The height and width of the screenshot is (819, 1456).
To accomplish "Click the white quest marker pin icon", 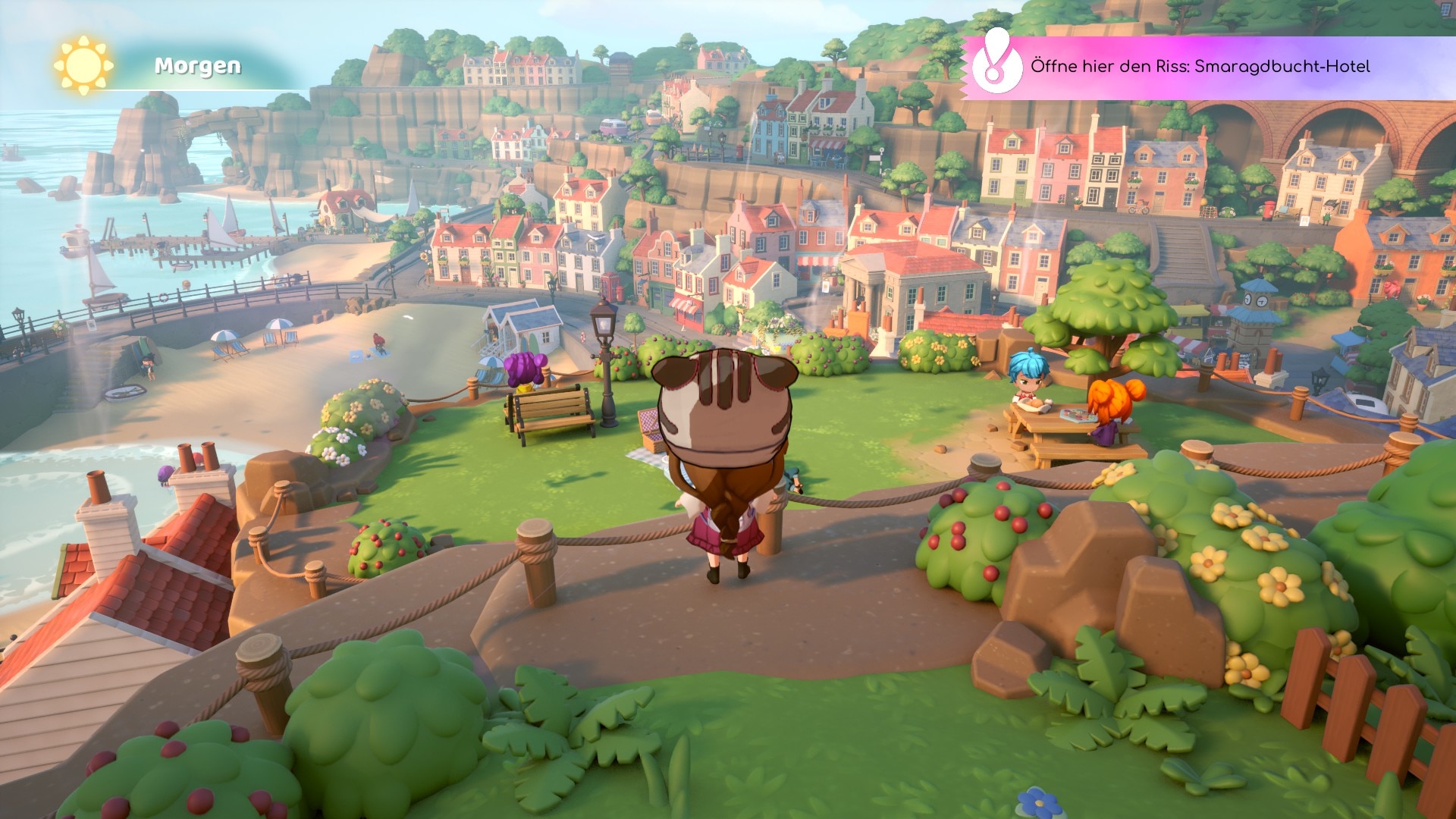I will coord(996,64).
